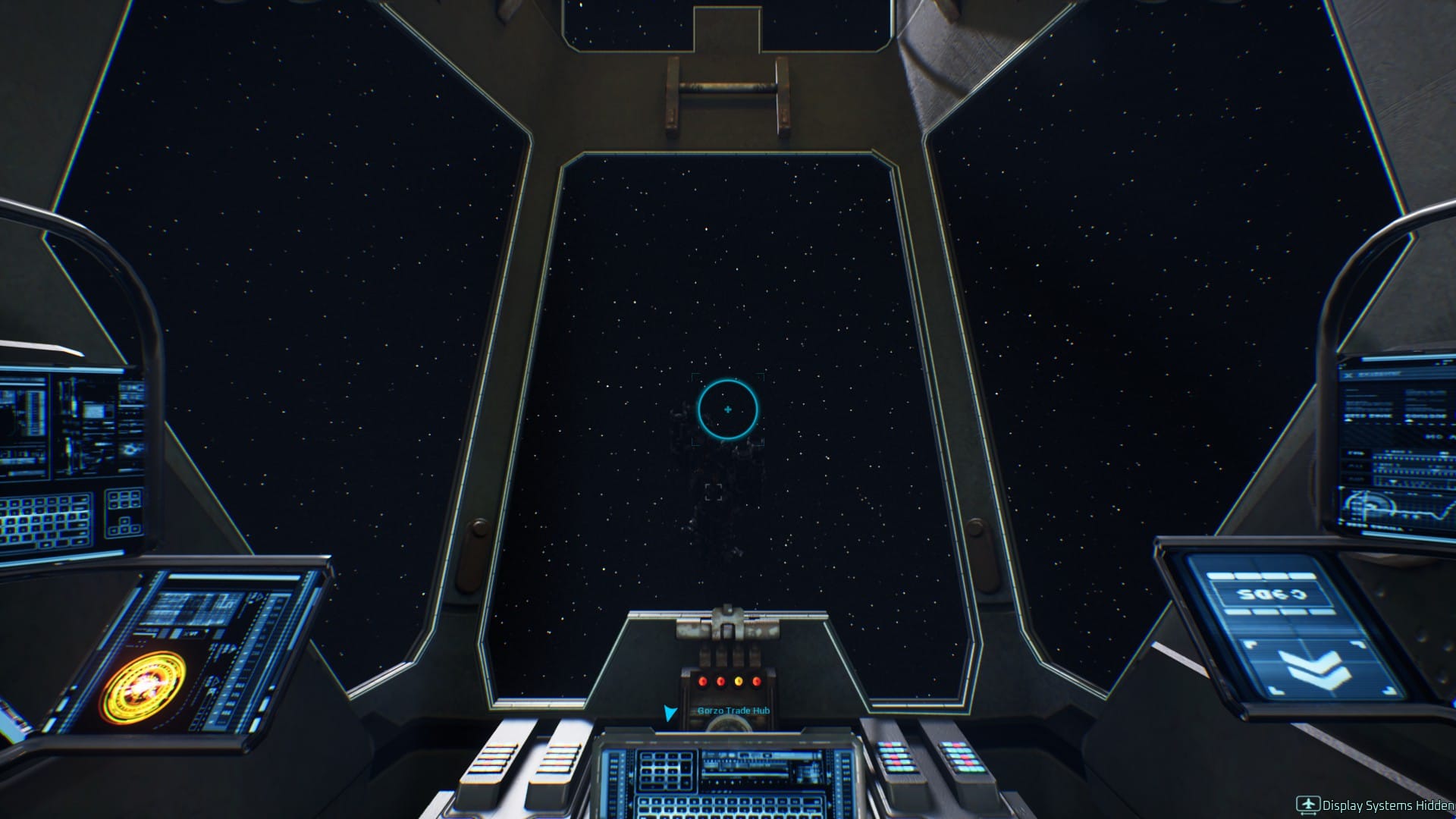1456x819 pixels.
Task: Click the ODS label panel on the right screen
Action: [x=1272, y=594]
